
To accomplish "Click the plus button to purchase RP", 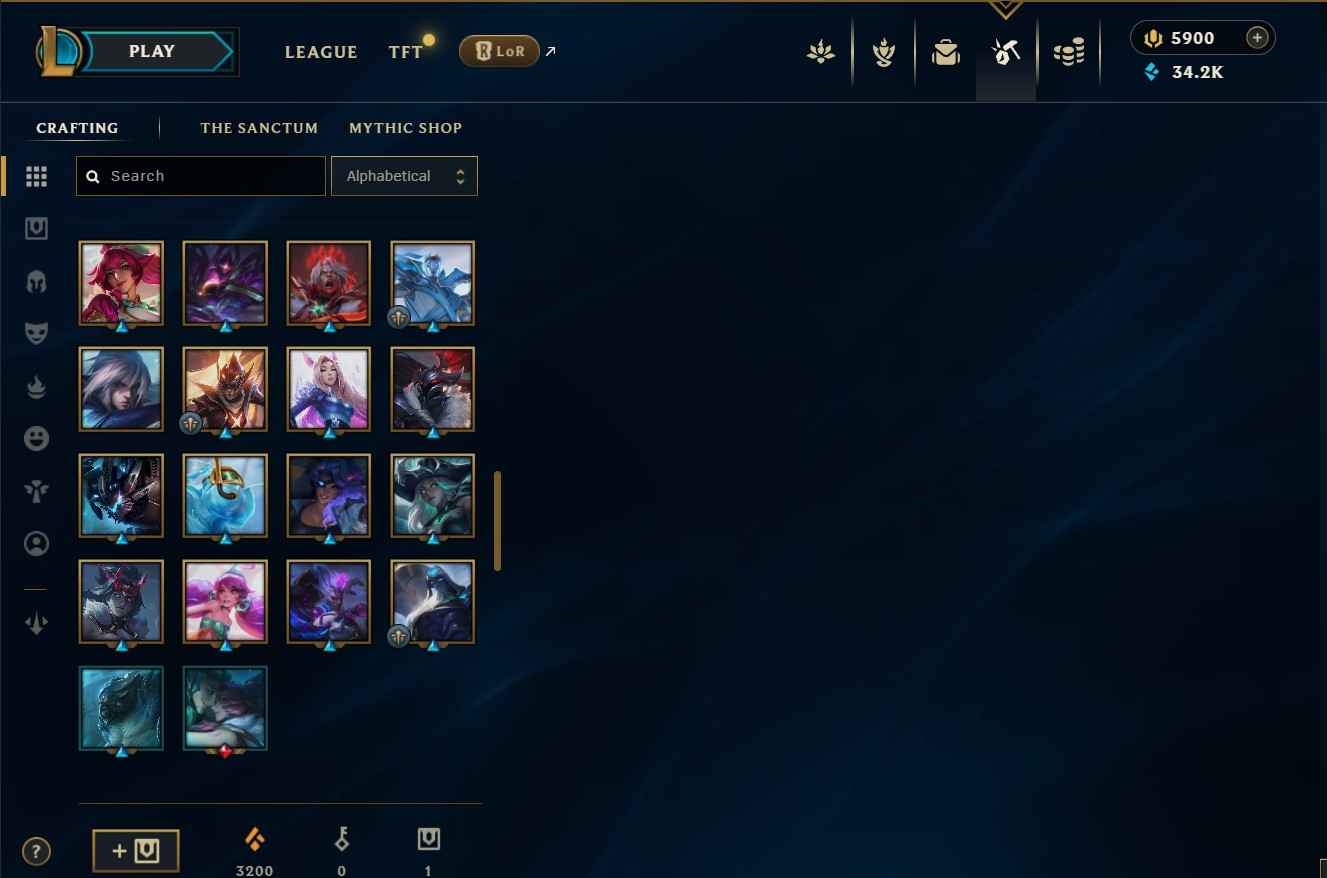I will pos(1257,37).
